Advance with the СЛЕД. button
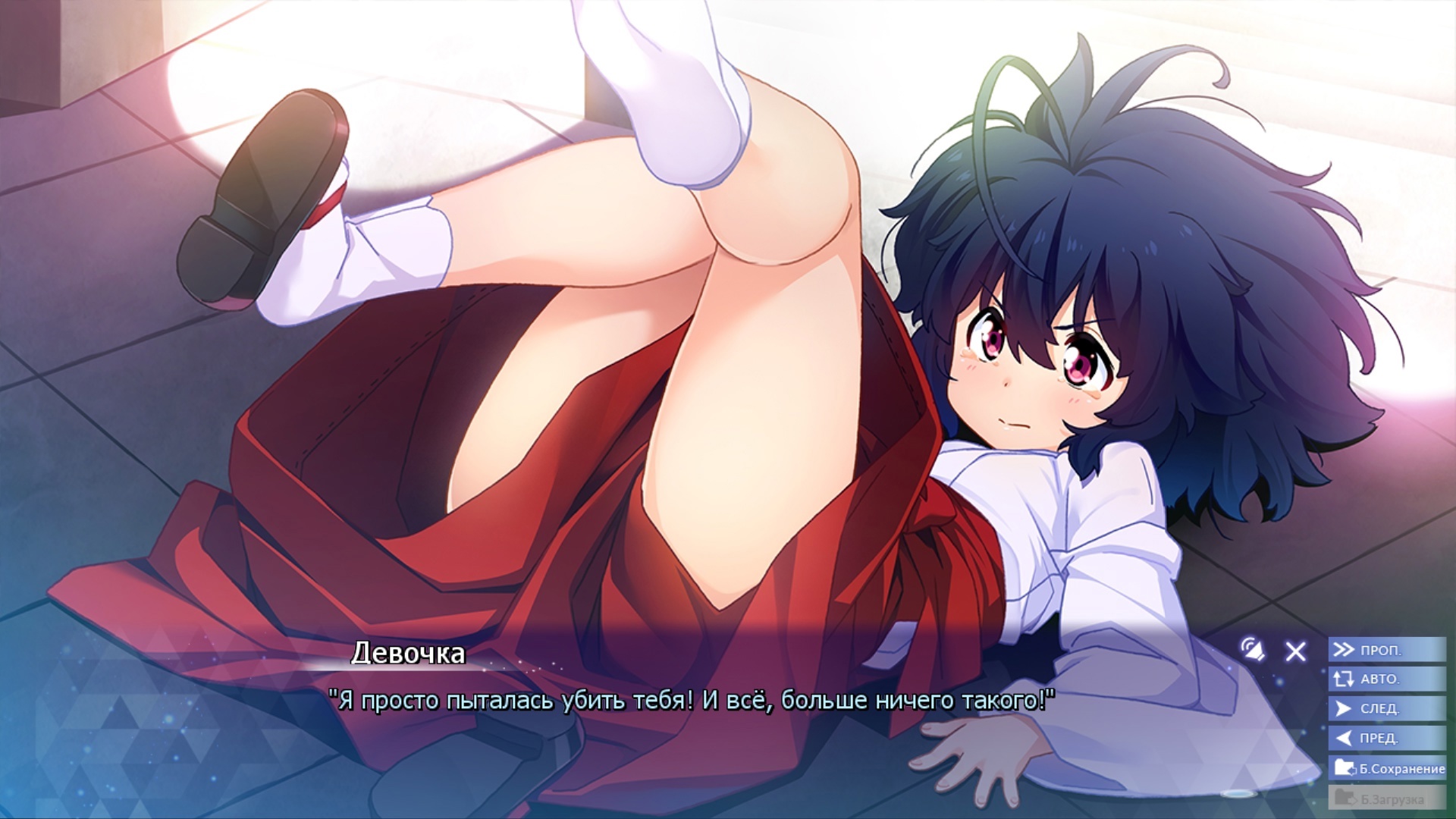The image size is (1456, 819). 1386,708
